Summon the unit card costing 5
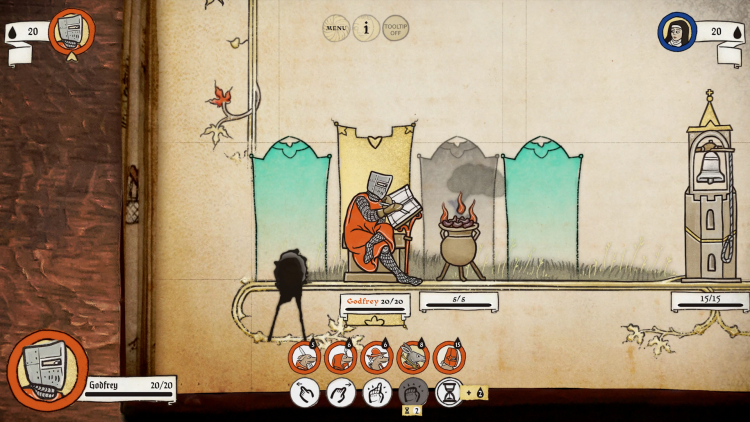The height and width of the screenshot is (422, 750). [304, 358]
